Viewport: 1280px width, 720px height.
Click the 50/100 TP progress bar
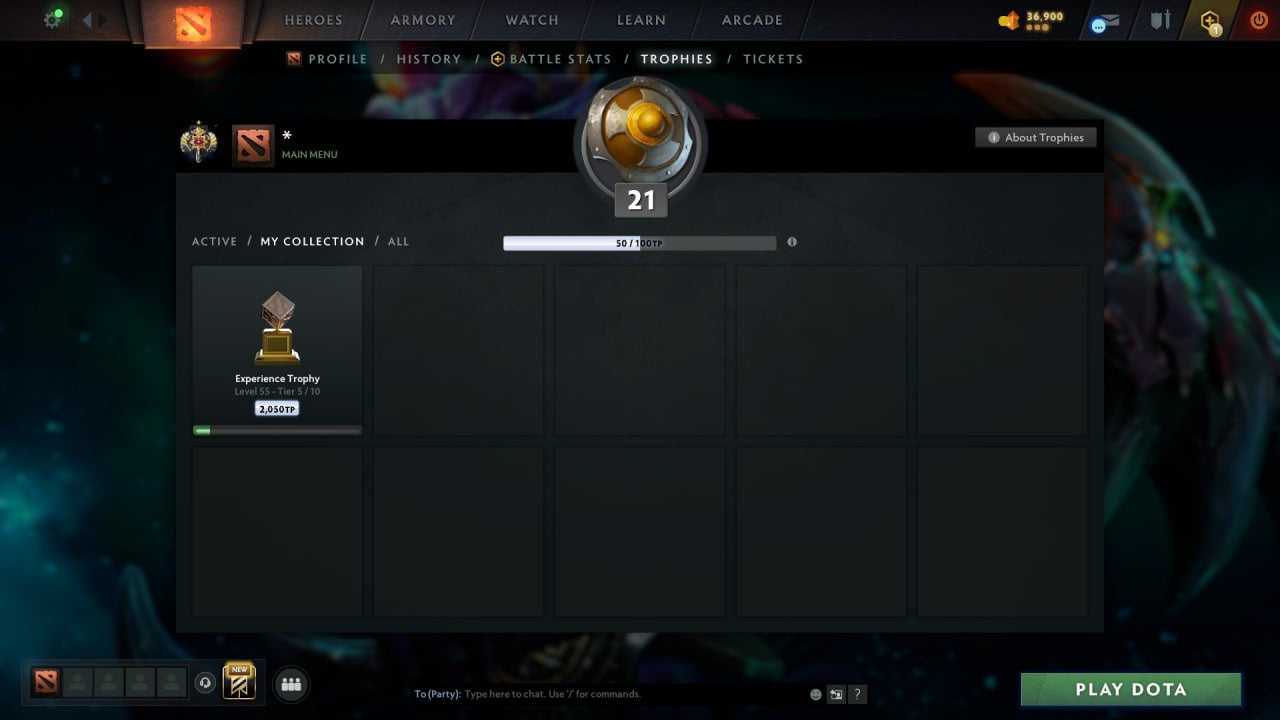(640, 242)
